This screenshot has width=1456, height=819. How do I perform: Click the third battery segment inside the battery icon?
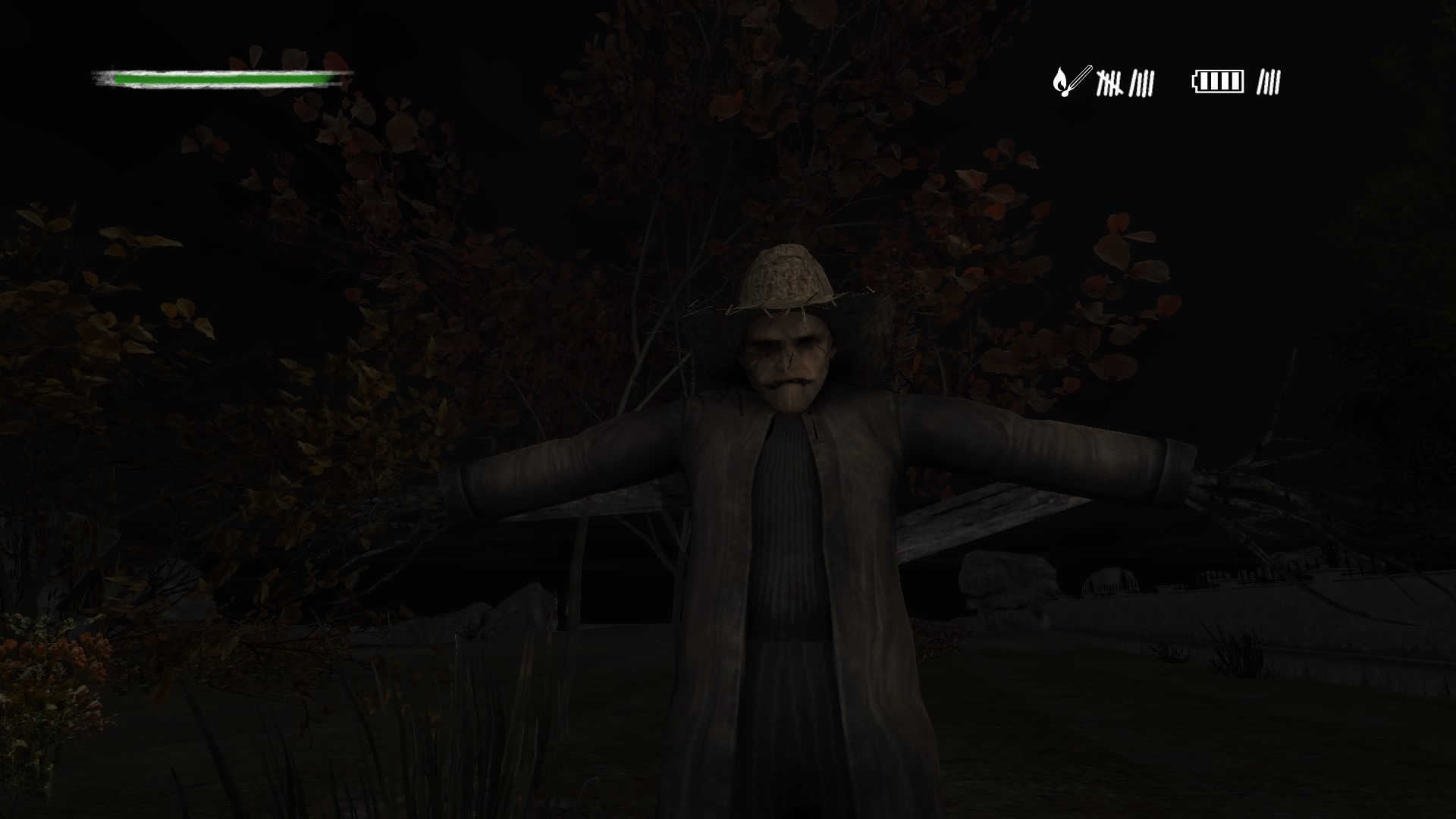(1226, 80)
